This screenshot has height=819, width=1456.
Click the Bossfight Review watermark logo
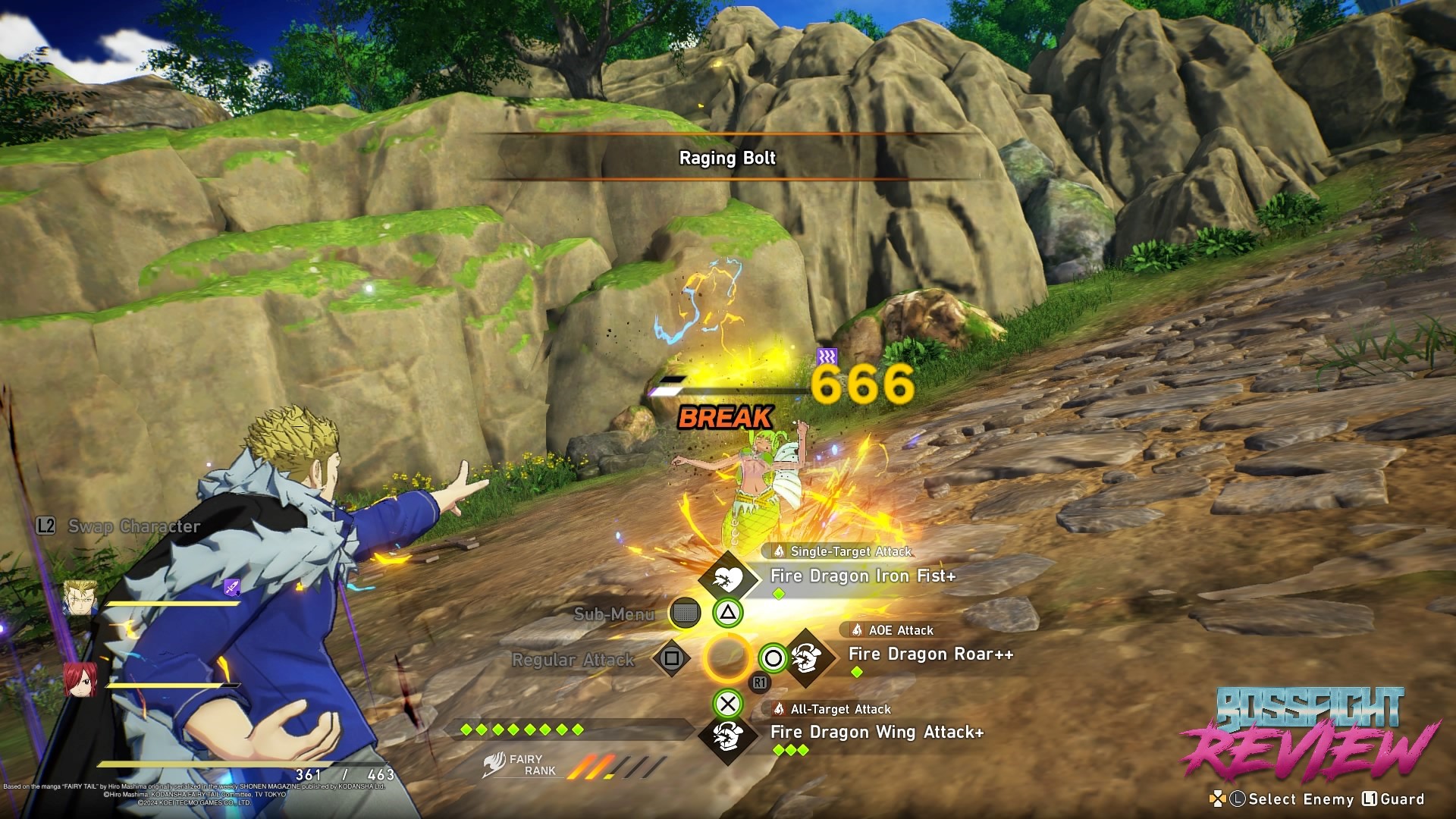(1310, 735)
